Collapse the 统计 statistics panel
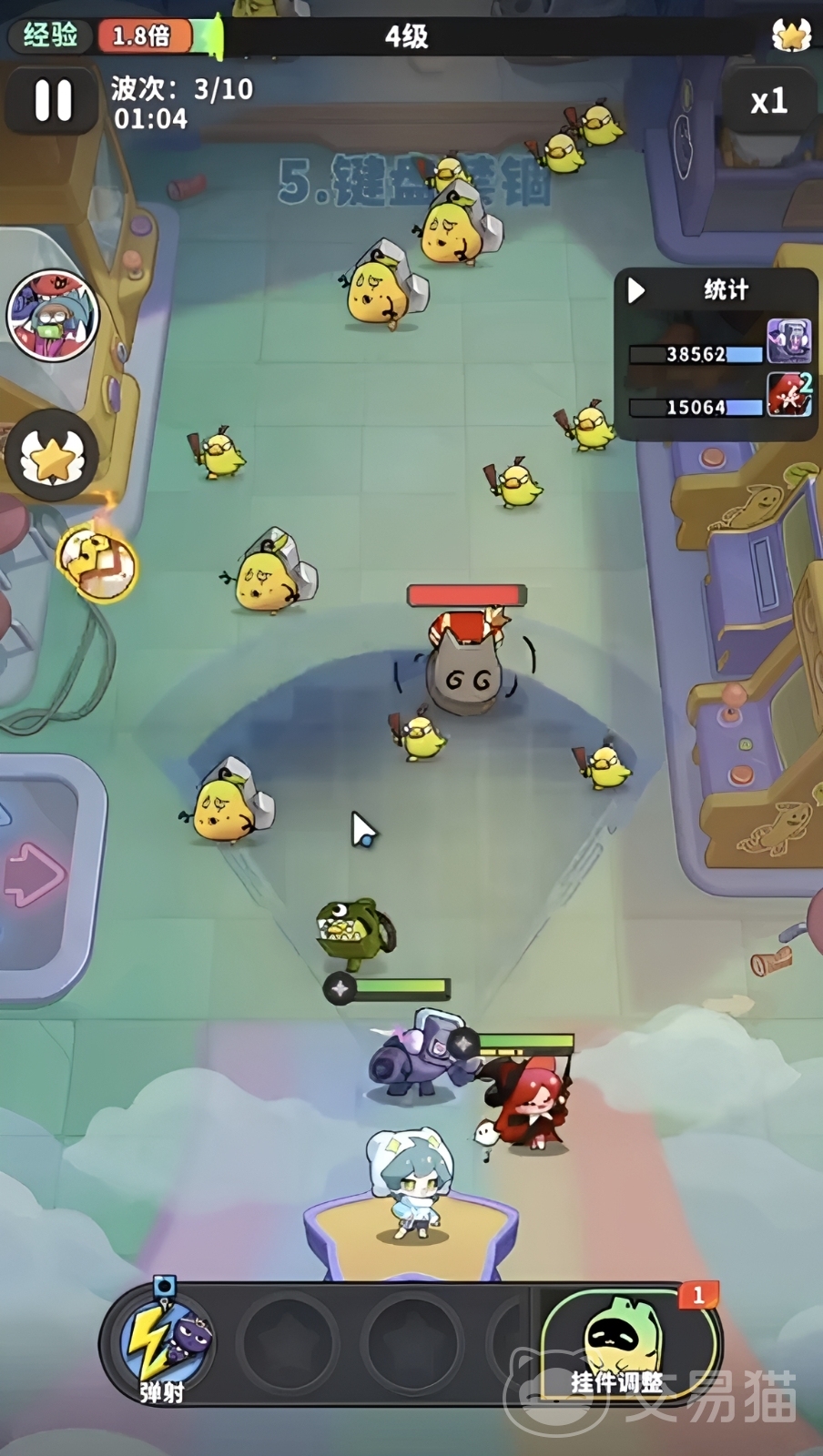The width and height of the screenshot is (823, 1456). [637, 290]
